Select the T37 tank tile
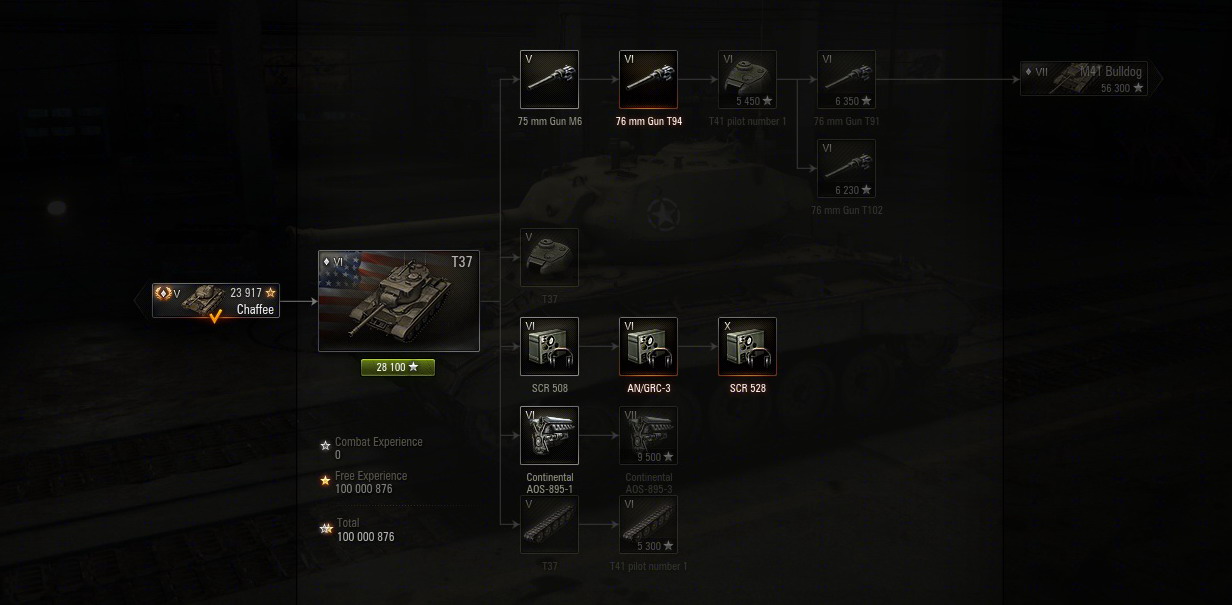This screenshot has width=1232, height=605. click(x=398, y=300)
